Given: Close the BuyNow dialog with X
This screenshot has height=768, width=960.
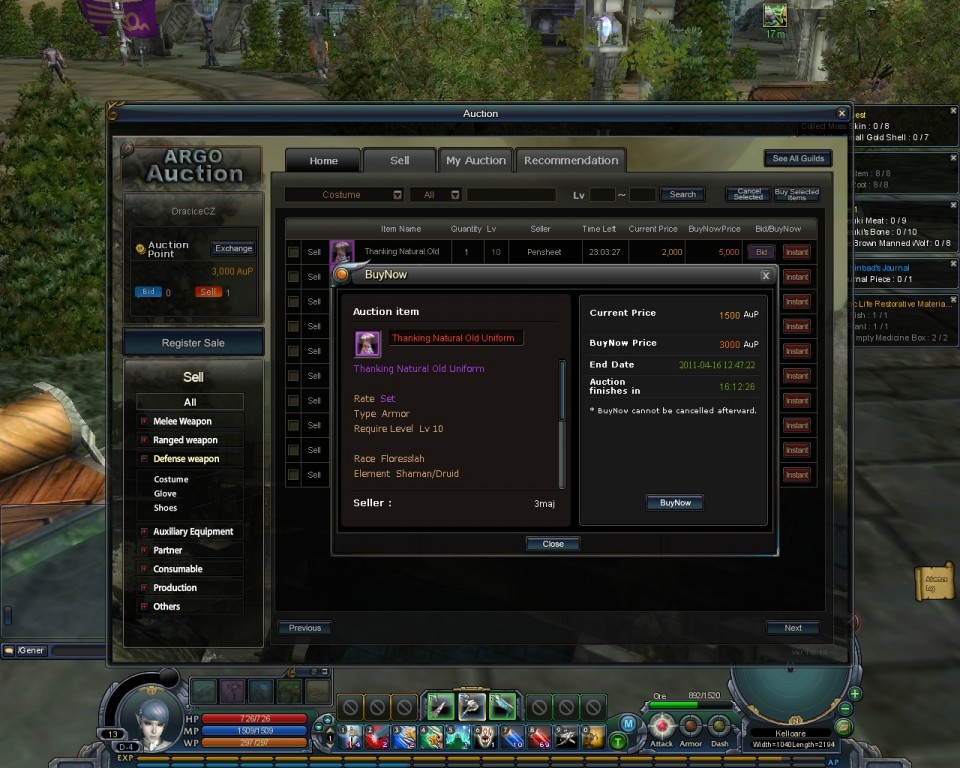Looking at the screenshot, I should click(766, 275).
